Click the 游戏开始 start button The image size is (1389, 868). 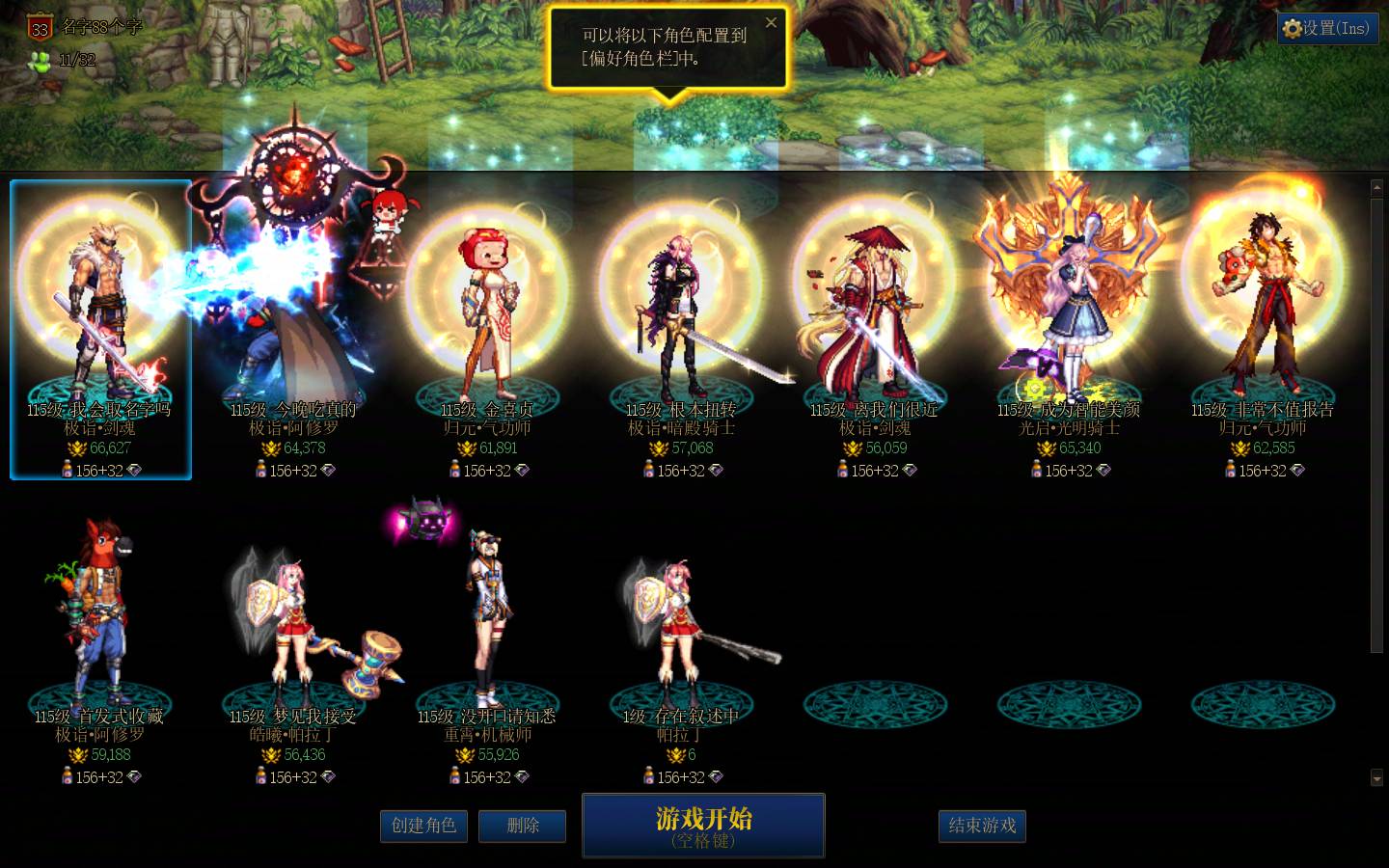(x=702, y=825)
